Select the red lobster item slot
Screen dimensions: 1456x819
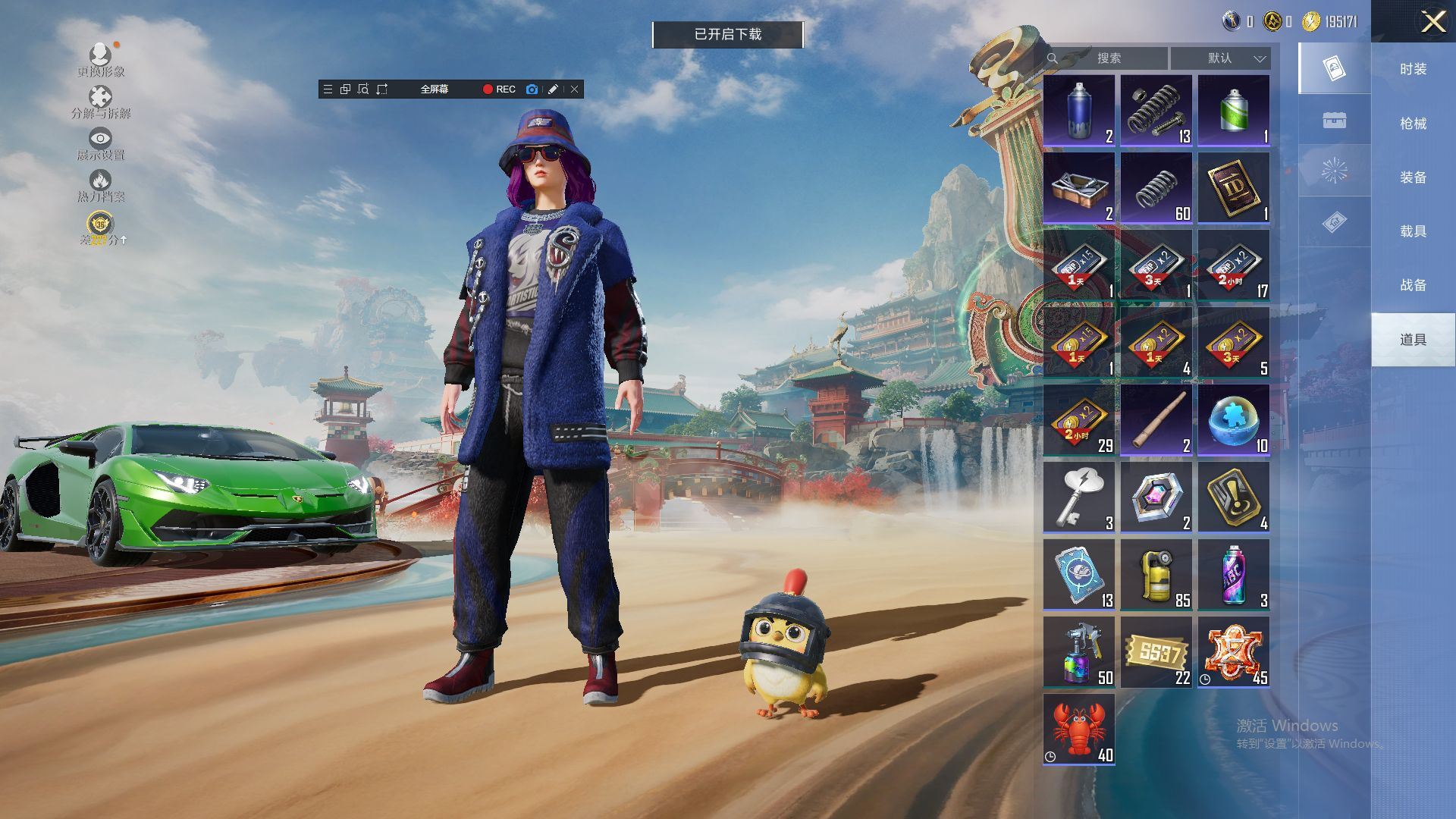(1078, 729)
